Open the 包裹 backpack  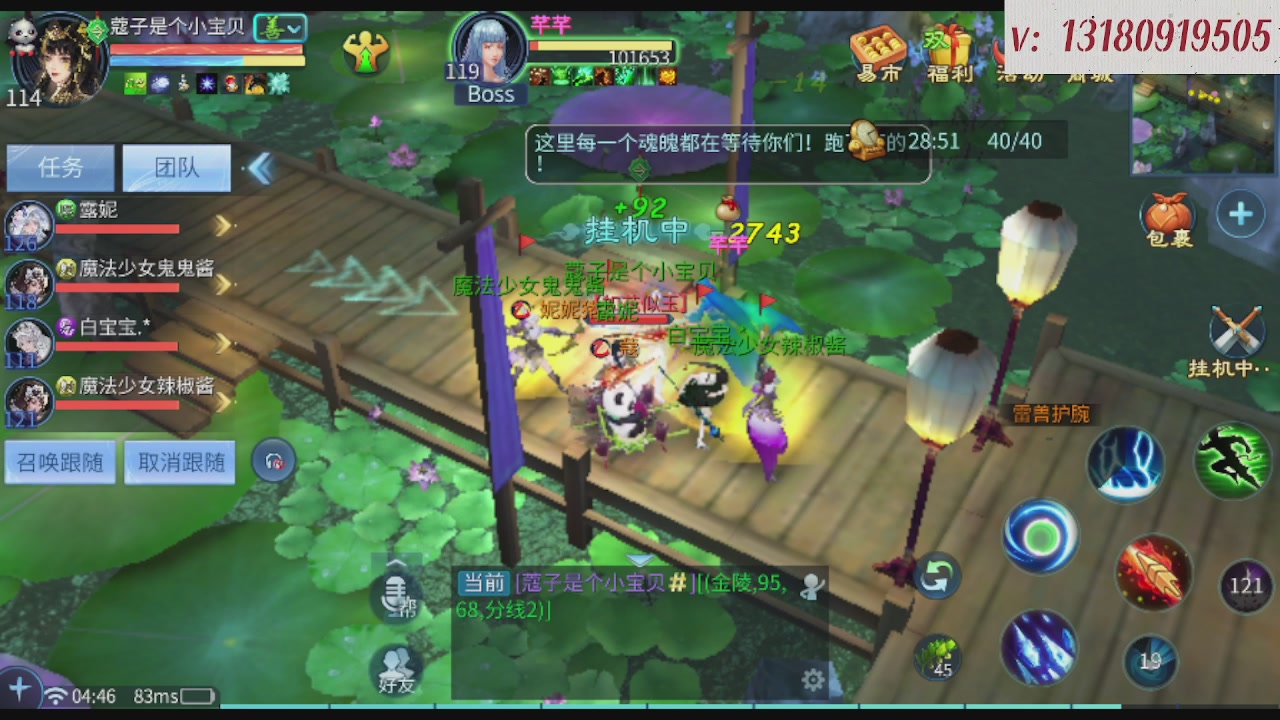pos(1167,213)
